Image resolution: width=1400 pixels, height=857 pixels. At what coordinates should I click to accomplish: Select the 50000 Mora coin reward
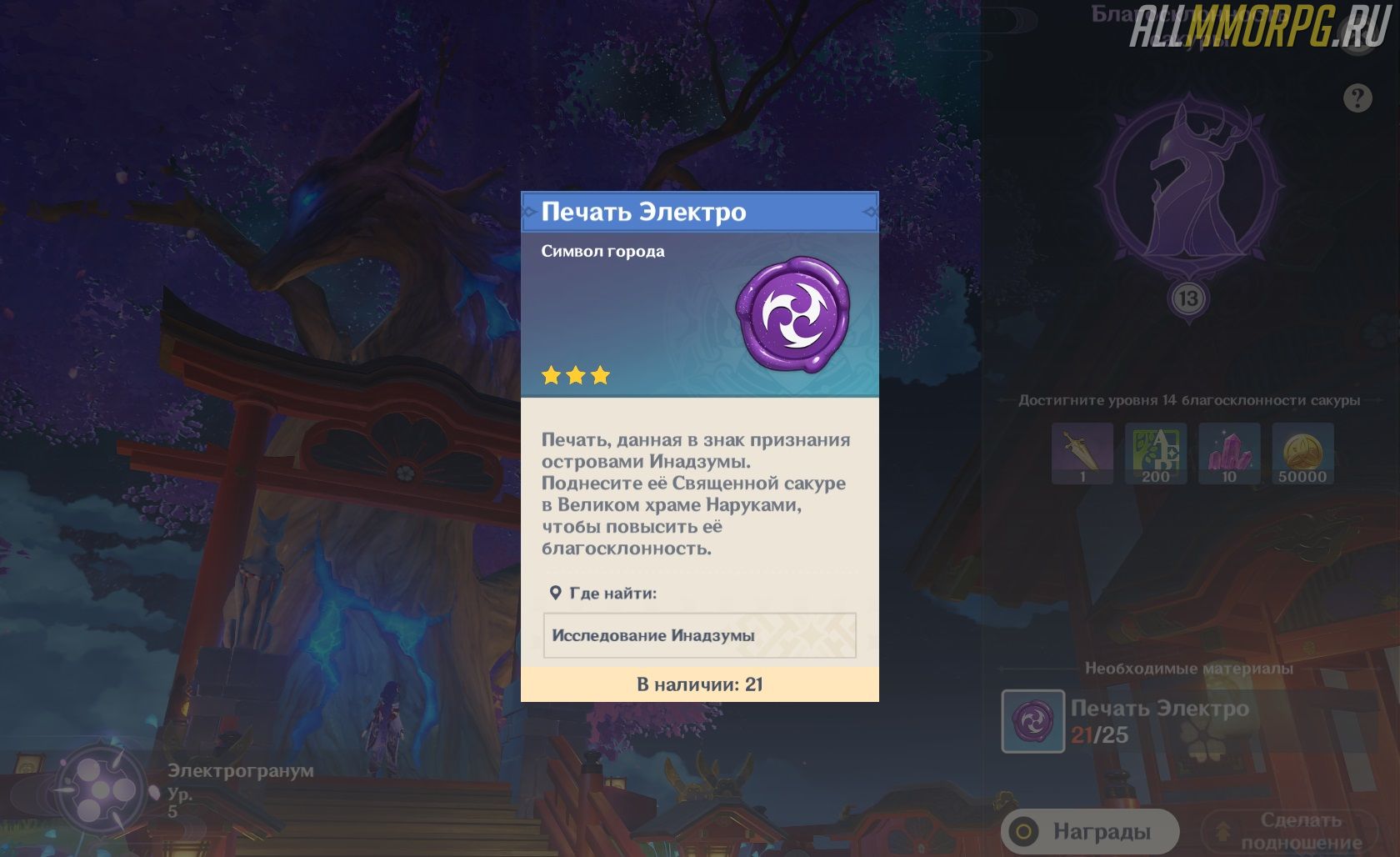[x=1302, y=453]
